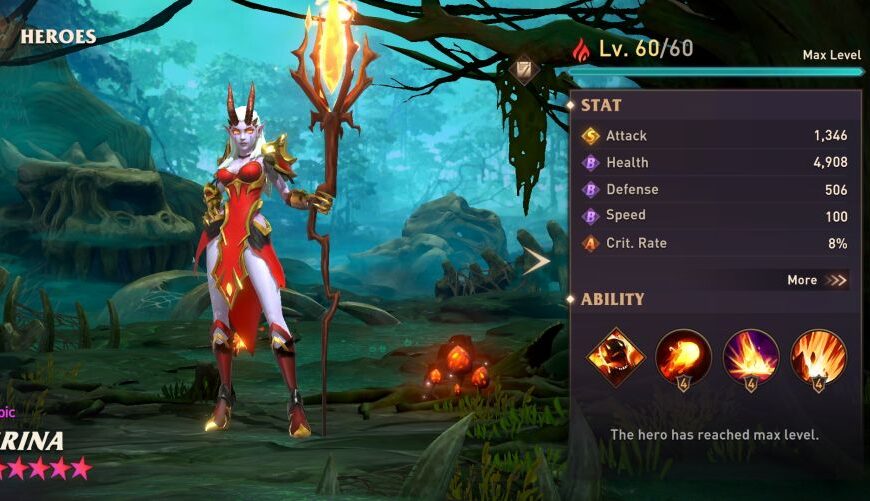Return via the HEROES header
The image size is (870, 501).
coord(57,37)
